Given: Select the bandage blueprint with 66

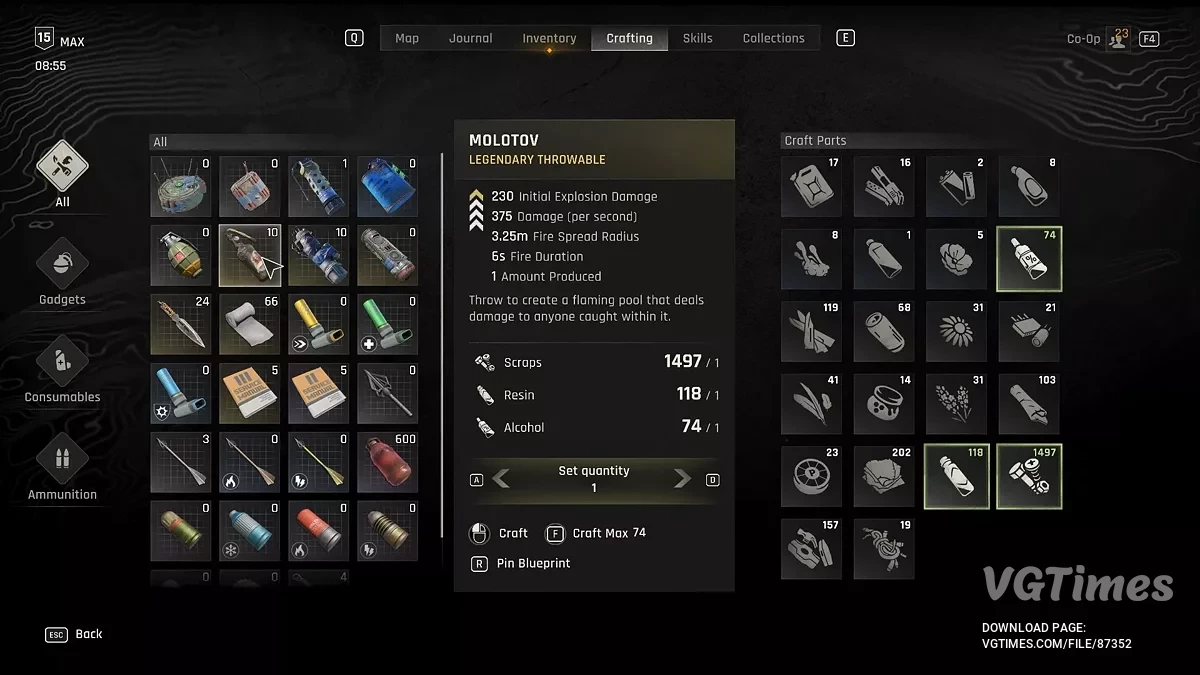Looking at the screenshot, I should 250,324.
